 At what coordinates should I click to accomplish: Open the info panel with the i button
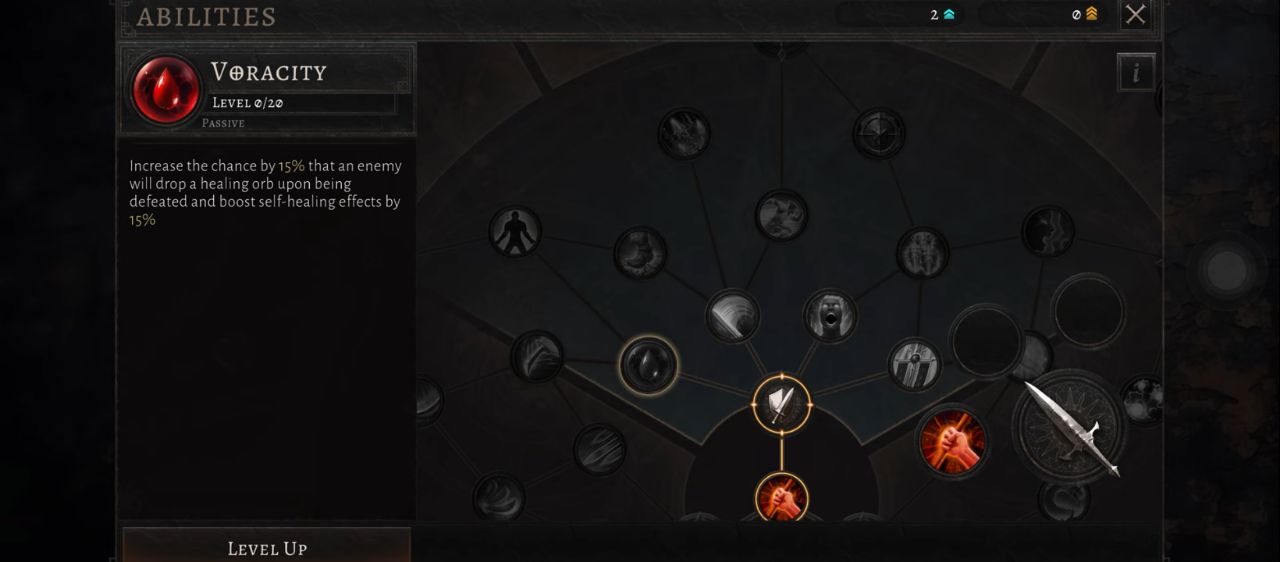1136,72
